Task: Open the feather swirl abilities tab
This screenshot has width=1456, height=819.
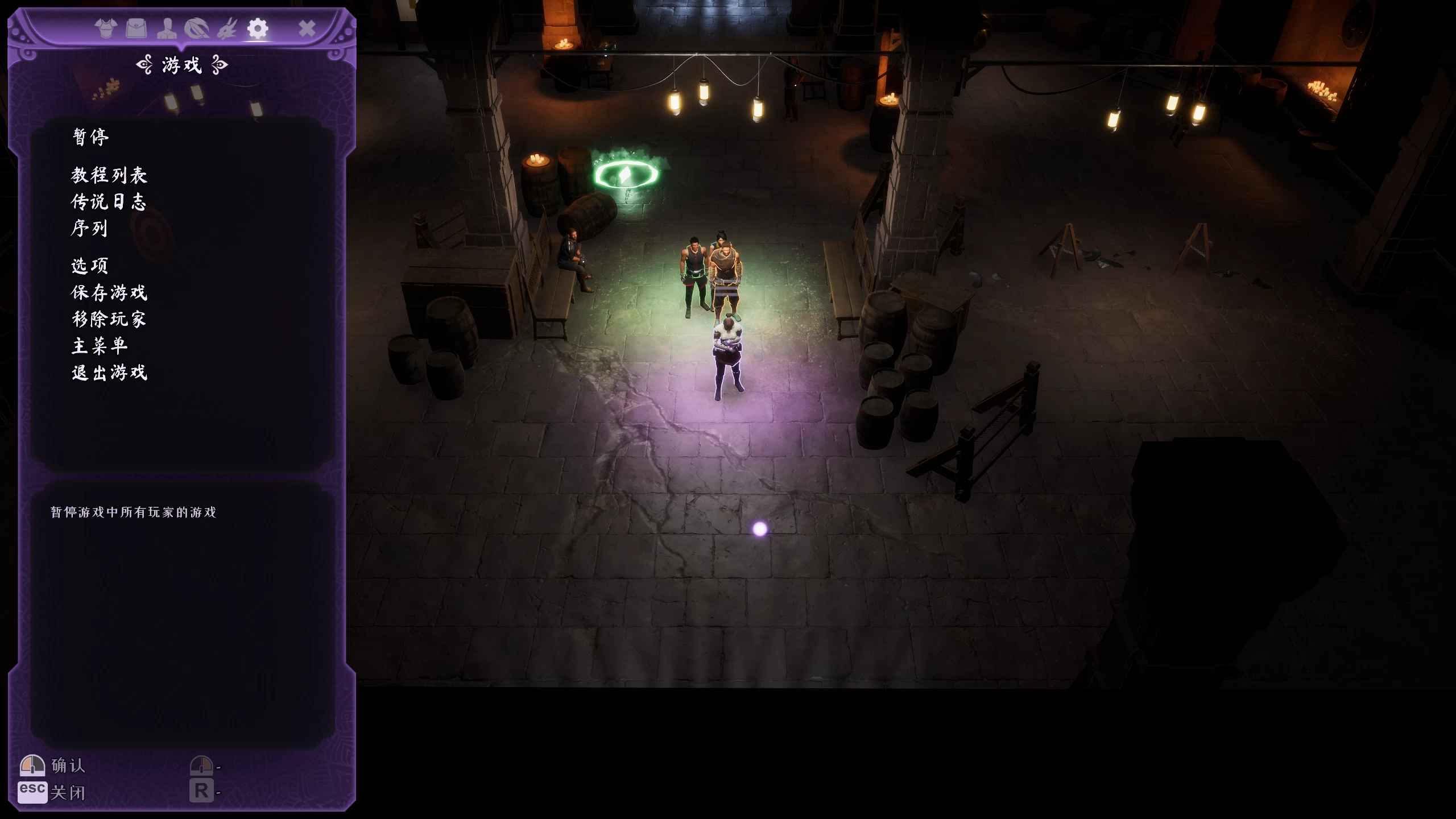Action: pyautogui.click(x=197, y=28)
